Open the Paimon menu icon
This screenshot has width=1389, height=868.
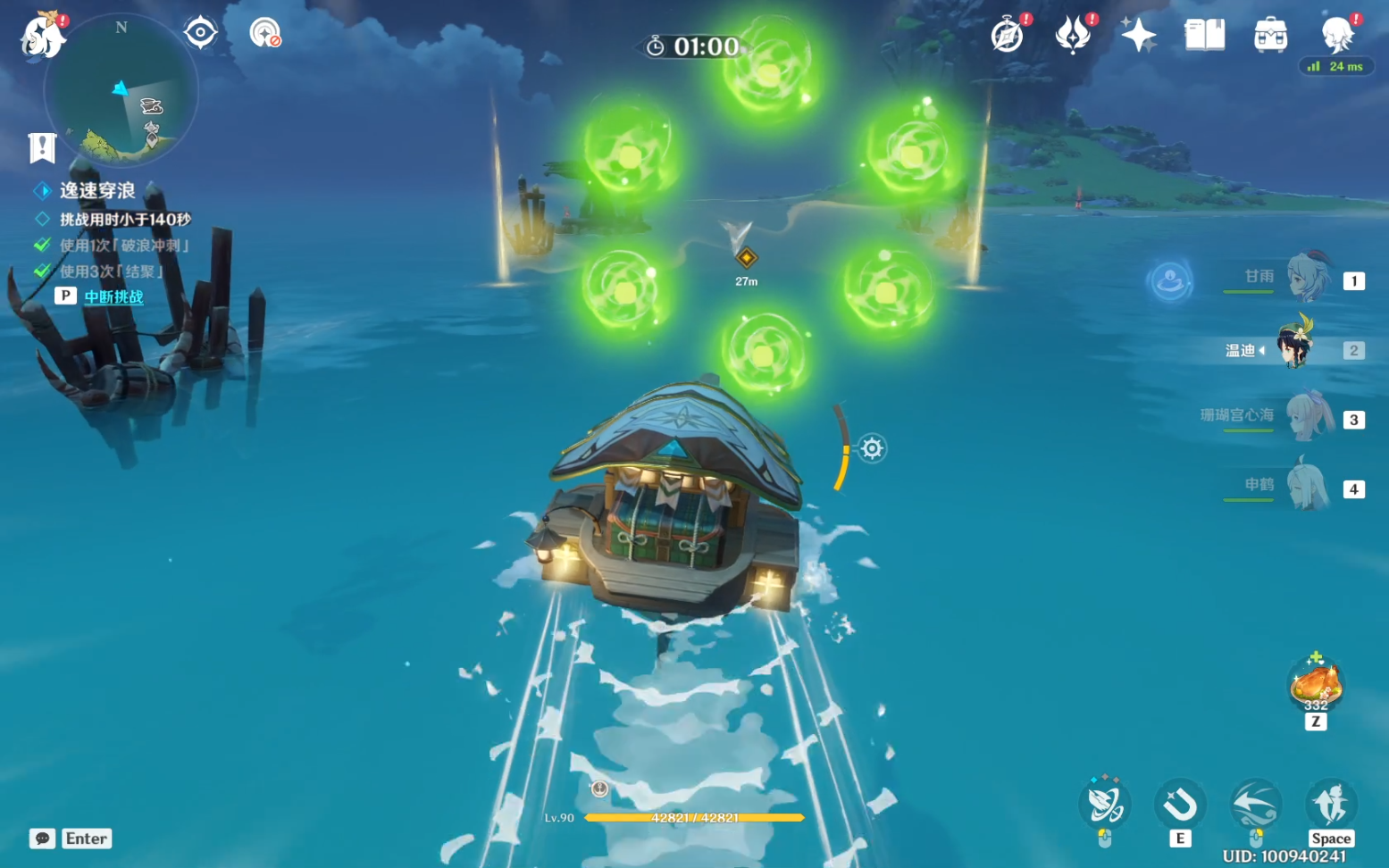click(42, 37)
